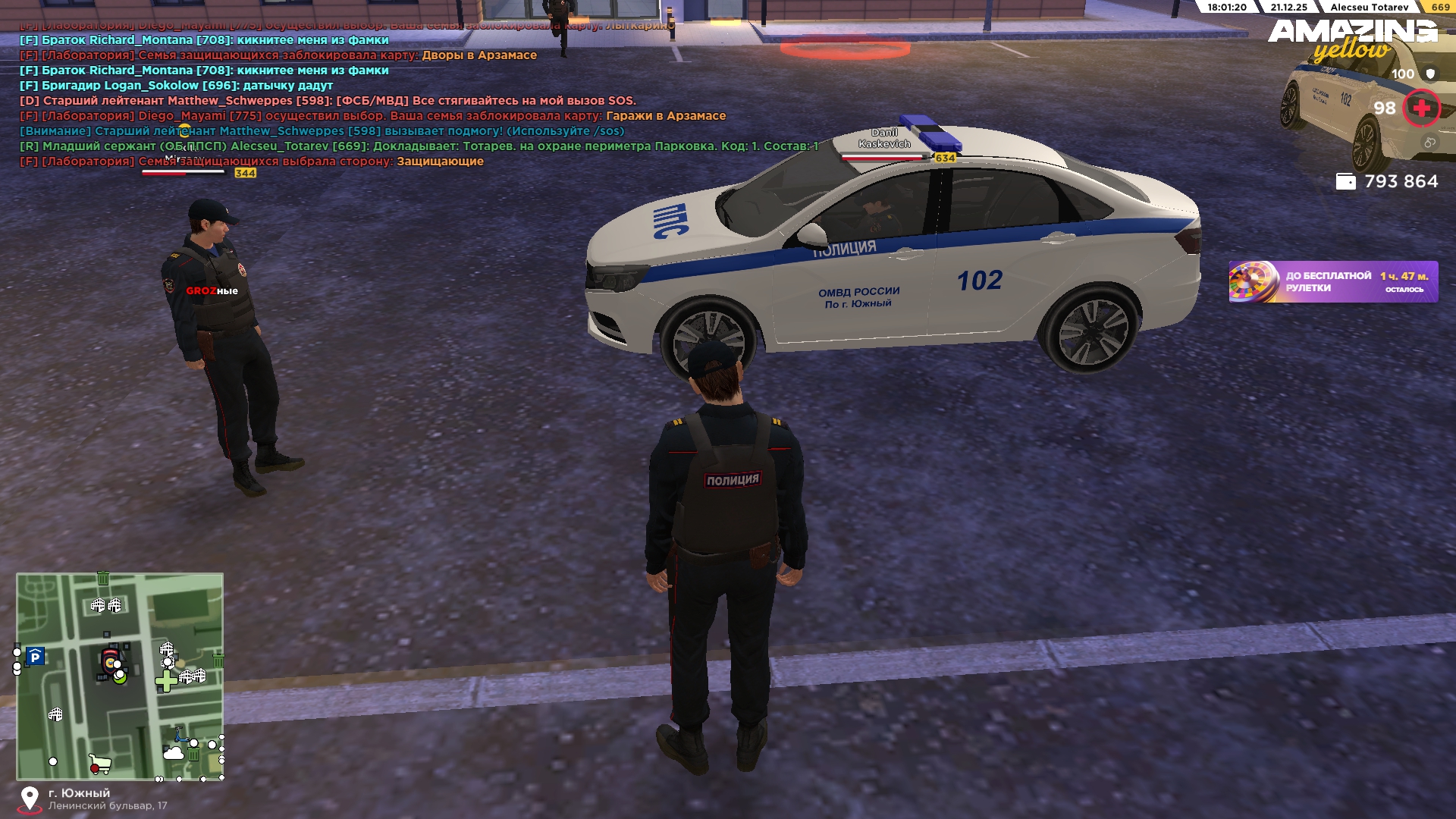Screen dimensions: 1456x819
Task: Click the wallet icon beside the money
Action: (x=1345, y=182)
